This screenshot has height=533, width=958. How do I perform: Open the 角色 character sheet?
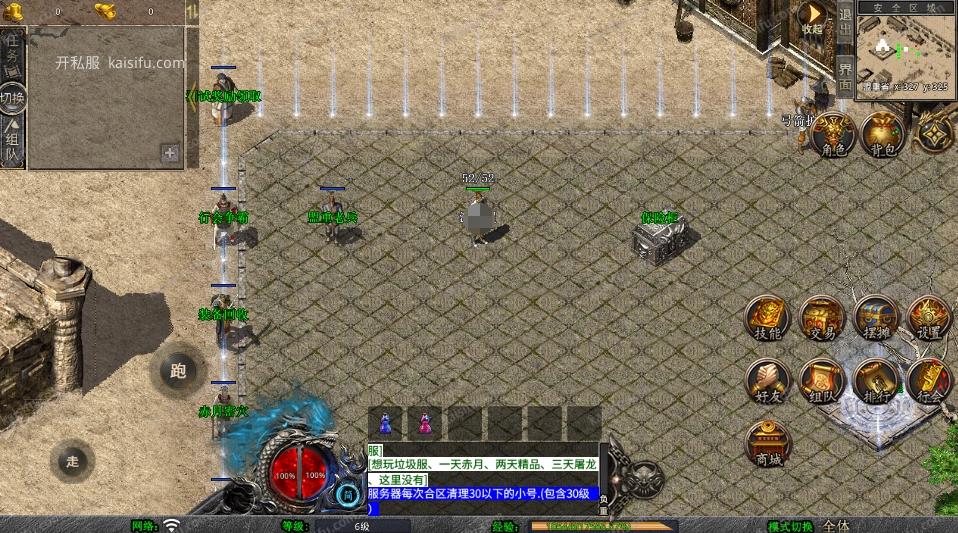[x=834, y=134]
